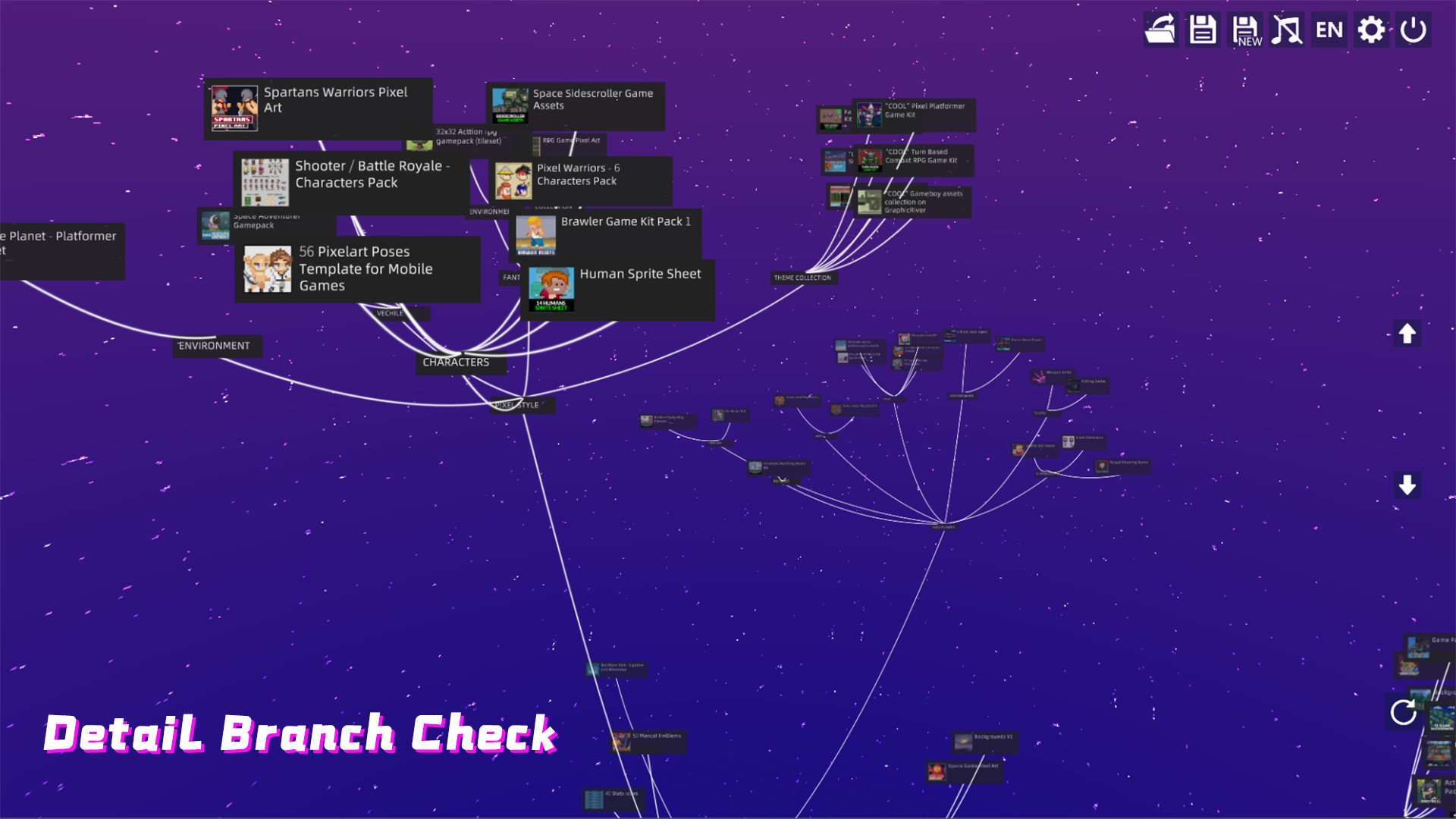This screenshot has width=1456, height=819.
Task: Collapse the ENVIRONMENT branch node
Action: point(216,346)
